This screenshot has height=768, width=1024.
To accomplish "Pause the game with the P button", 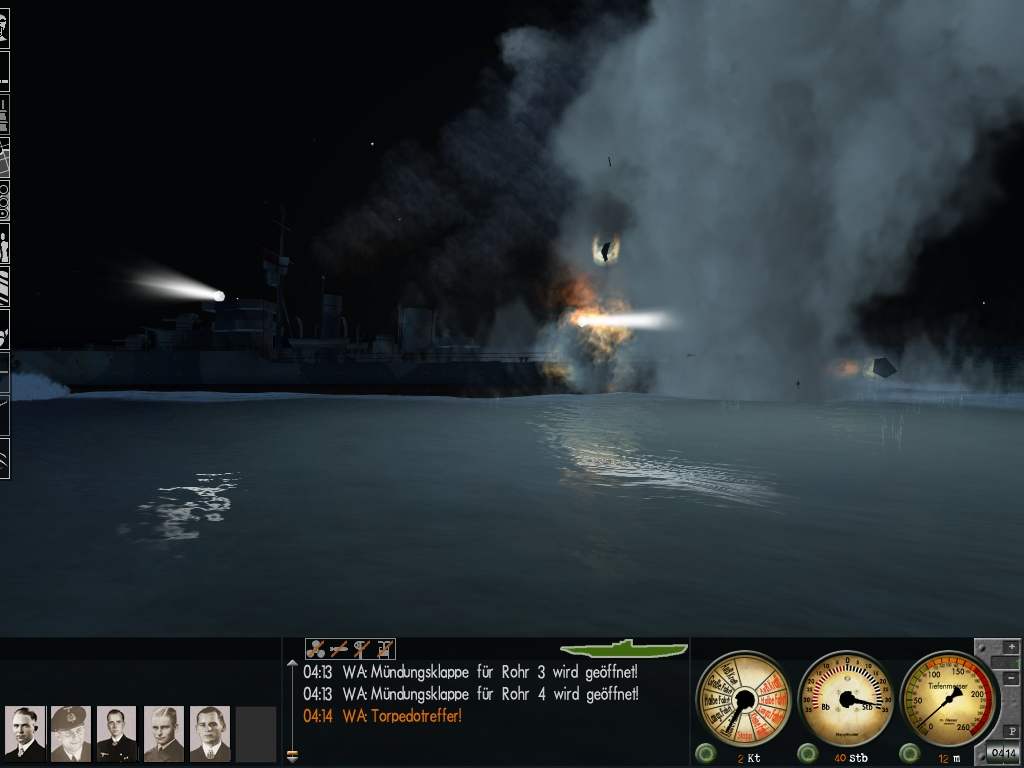I will (x=1010, y=730).
